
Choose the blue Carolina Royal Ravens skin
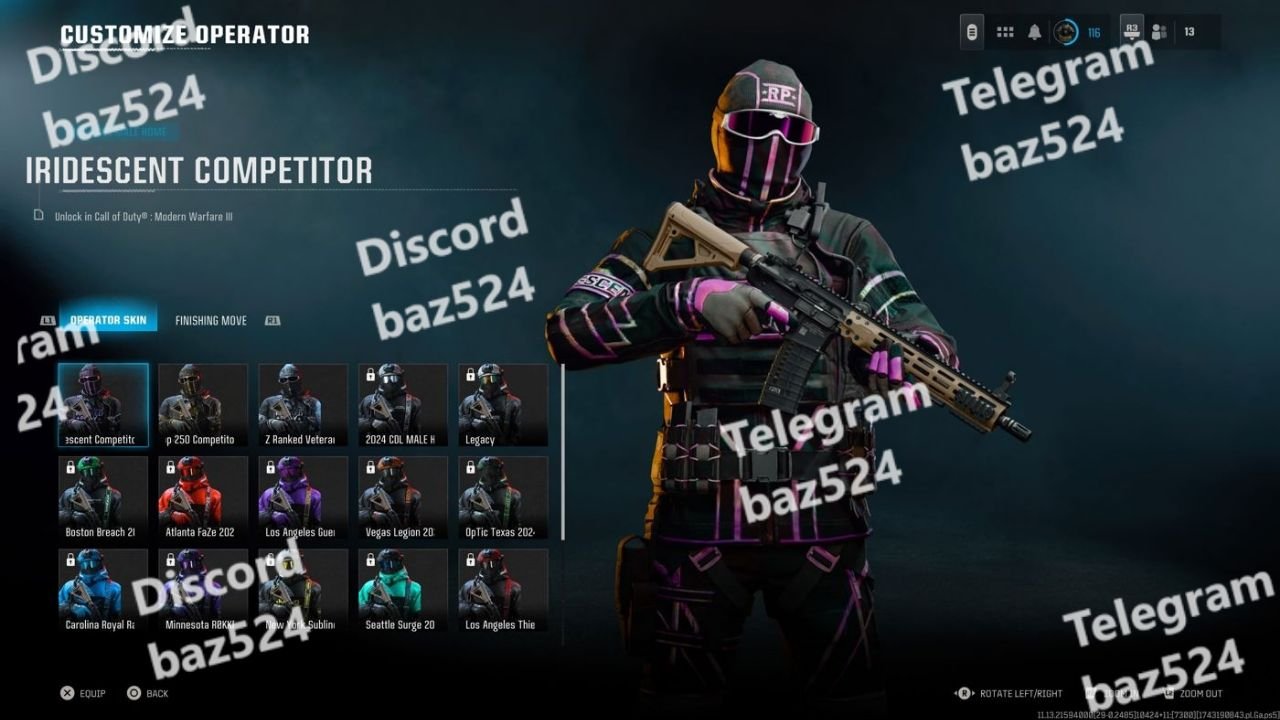(103, 590)
